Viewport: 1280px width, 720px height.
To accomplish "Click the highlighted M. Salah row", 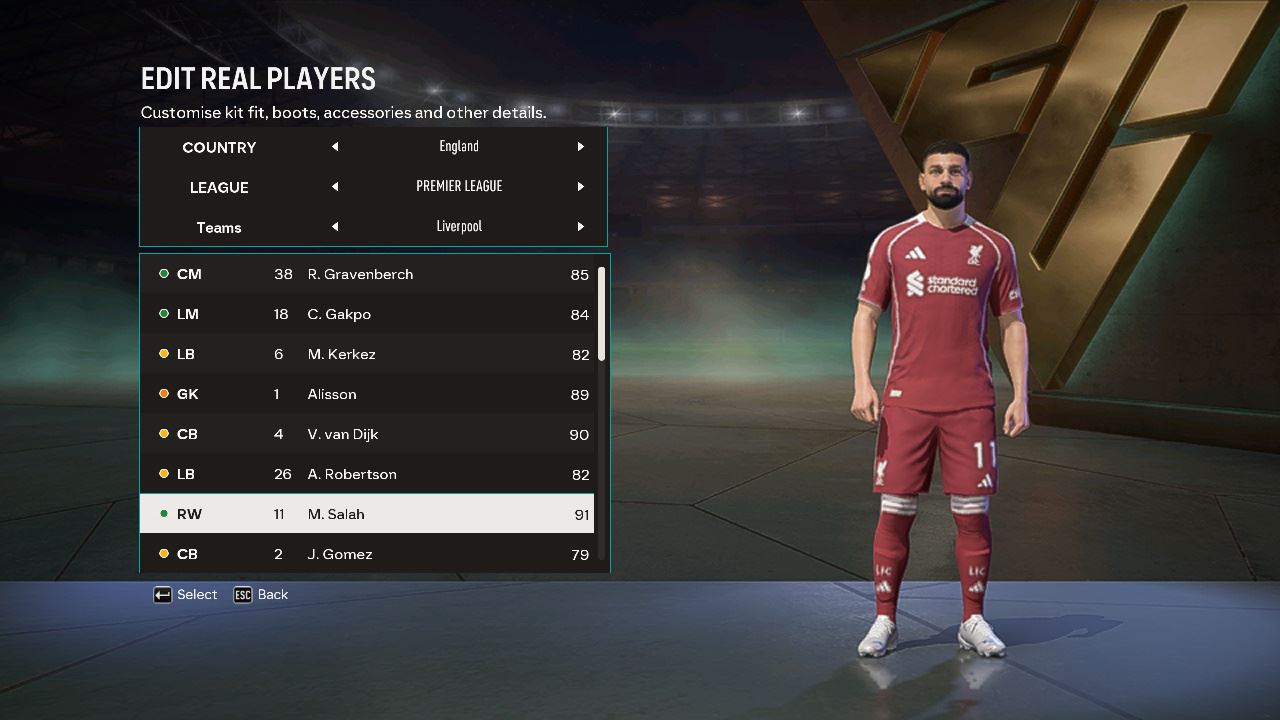I will [x=366, y=514].
